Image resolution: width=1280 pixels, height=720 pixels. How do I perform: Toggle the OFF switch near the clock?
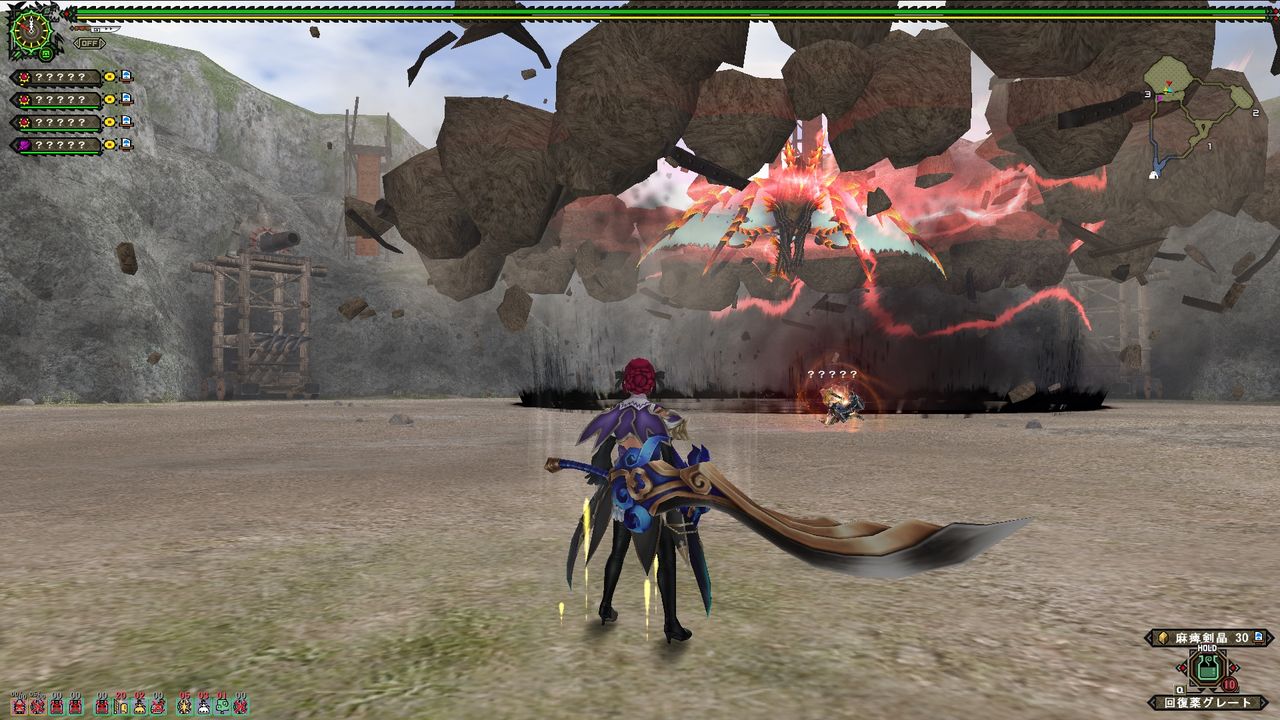[89, 42]
